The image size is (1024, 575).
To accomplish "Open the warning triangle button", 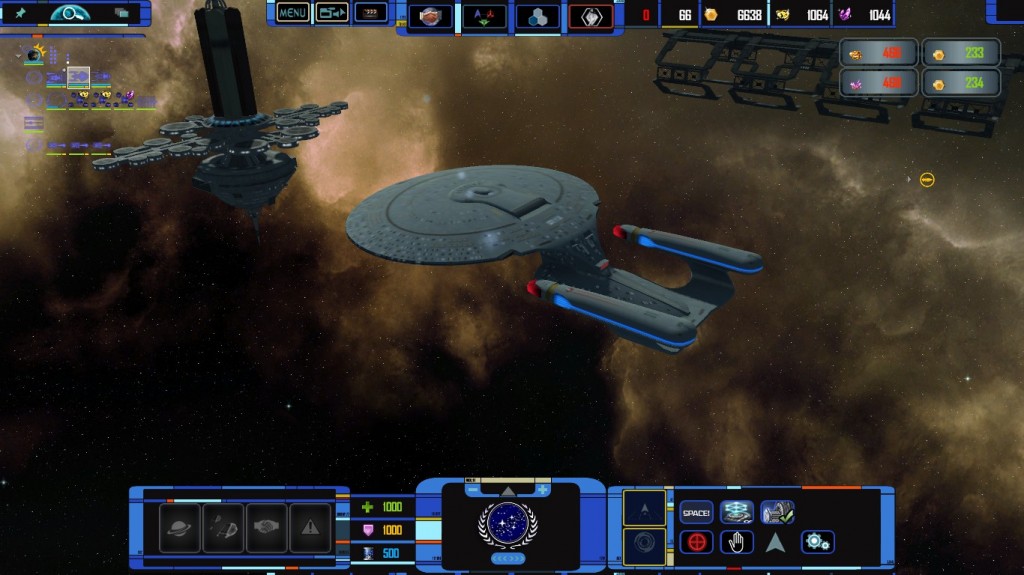I will coord(310,527).
